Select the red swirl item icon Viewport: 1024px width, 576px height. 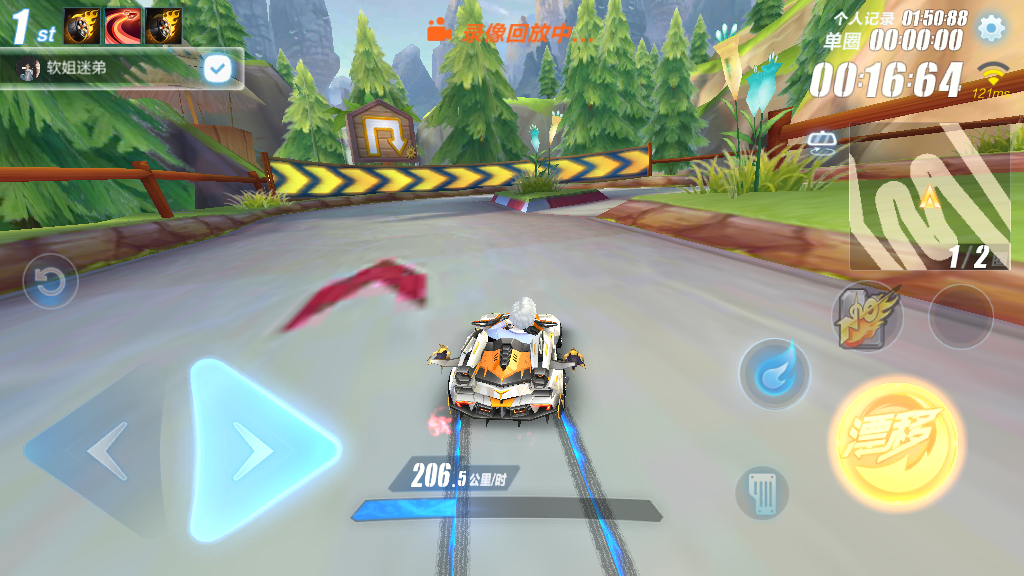pyautogui.click(x=122, y=26)
